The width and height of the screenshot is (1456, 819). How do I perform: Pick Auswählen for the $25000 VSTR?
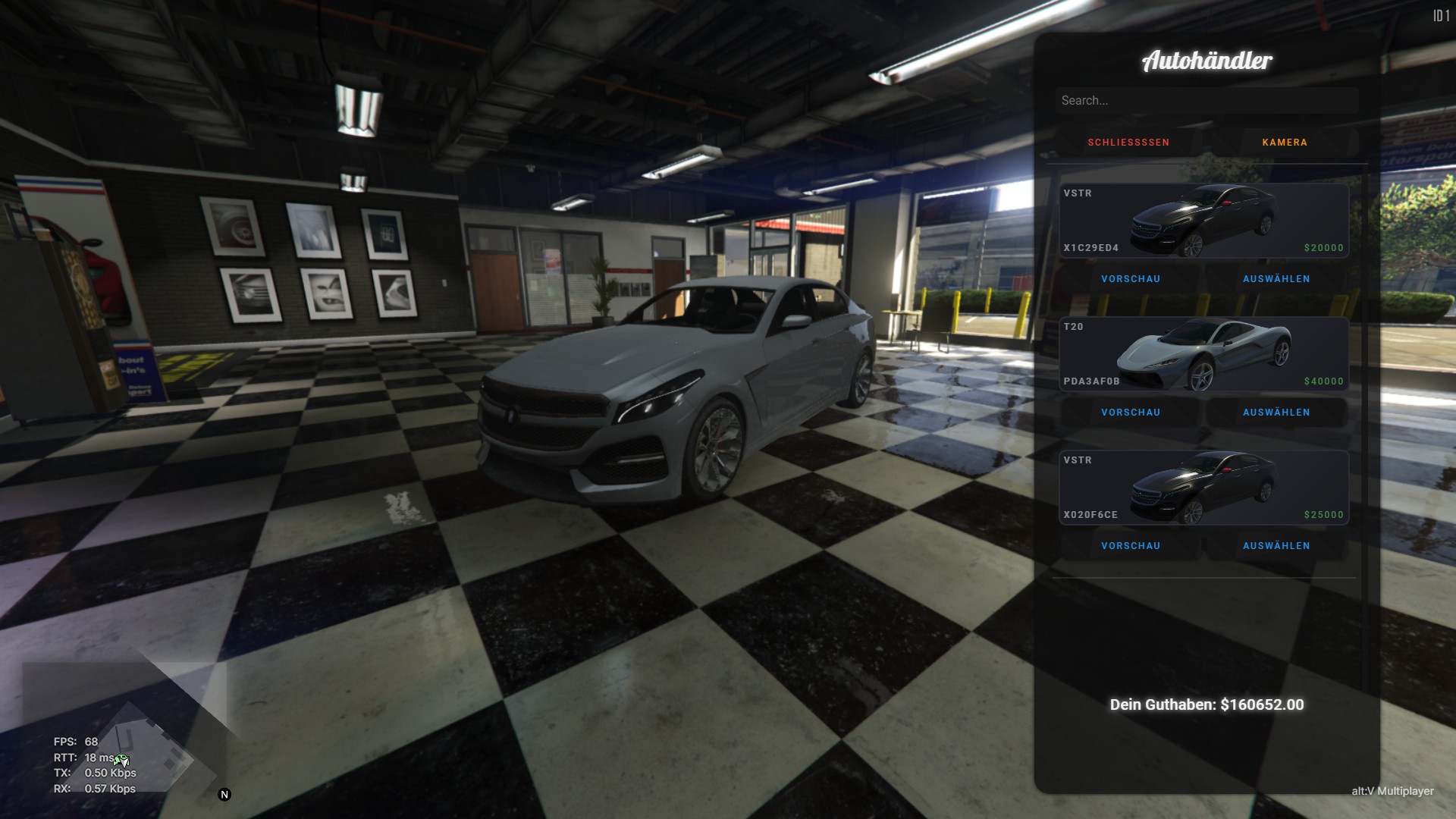(x=1276, y=546)
